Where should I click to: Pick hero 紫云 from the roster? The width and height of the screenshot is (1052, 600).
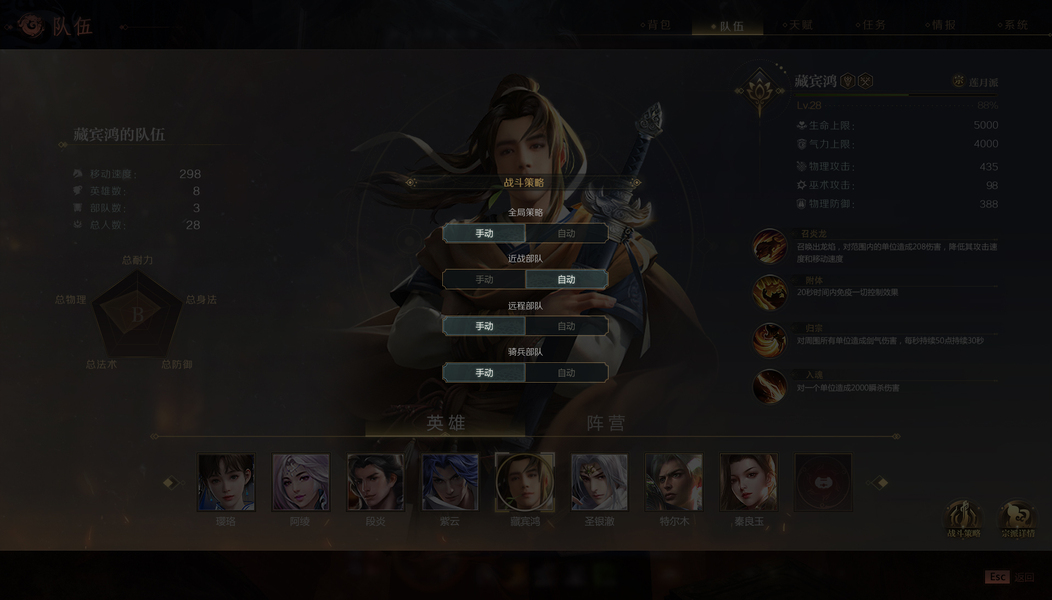(x=450, y=483)
